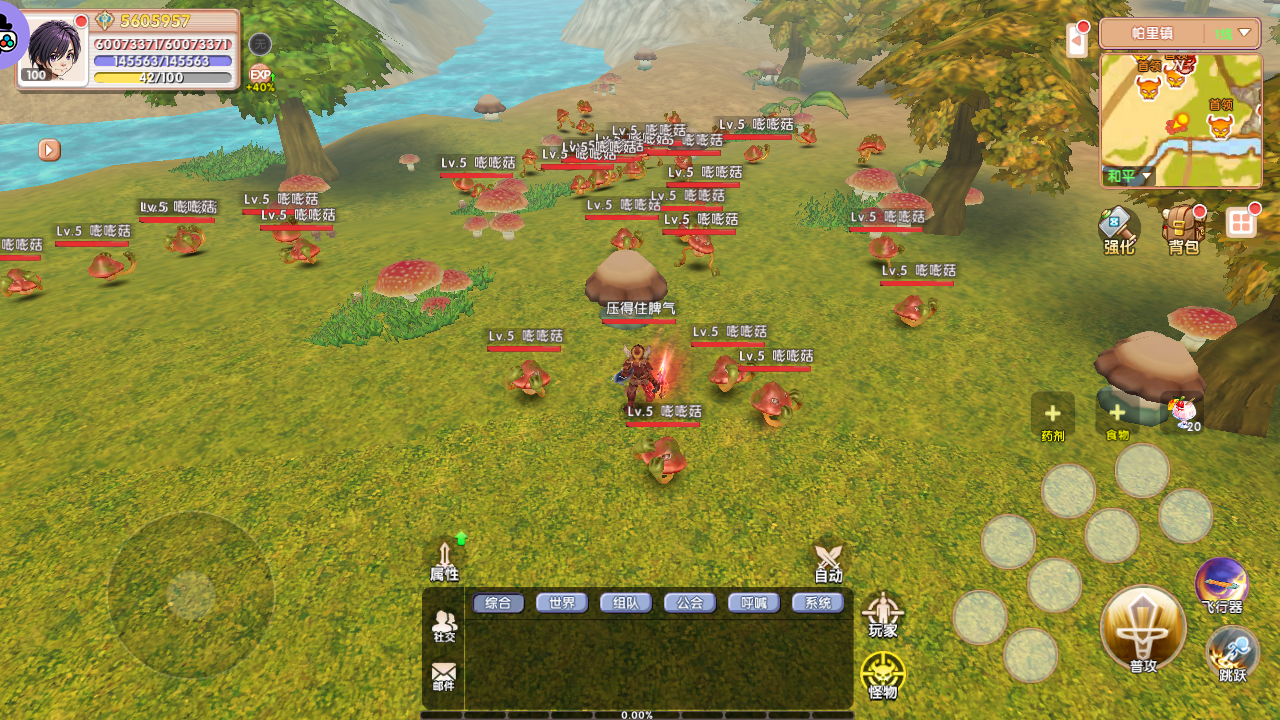Open the 社交 social panel
The height and width of the screenshot is (720, 1280).
click(444, 627)
